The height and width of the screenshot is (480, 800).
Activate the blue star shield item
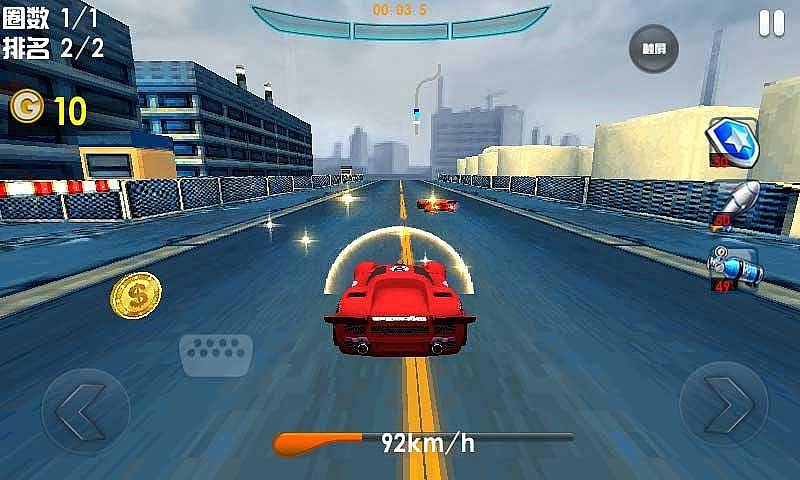pyautogui.click(x=735, y=141)
